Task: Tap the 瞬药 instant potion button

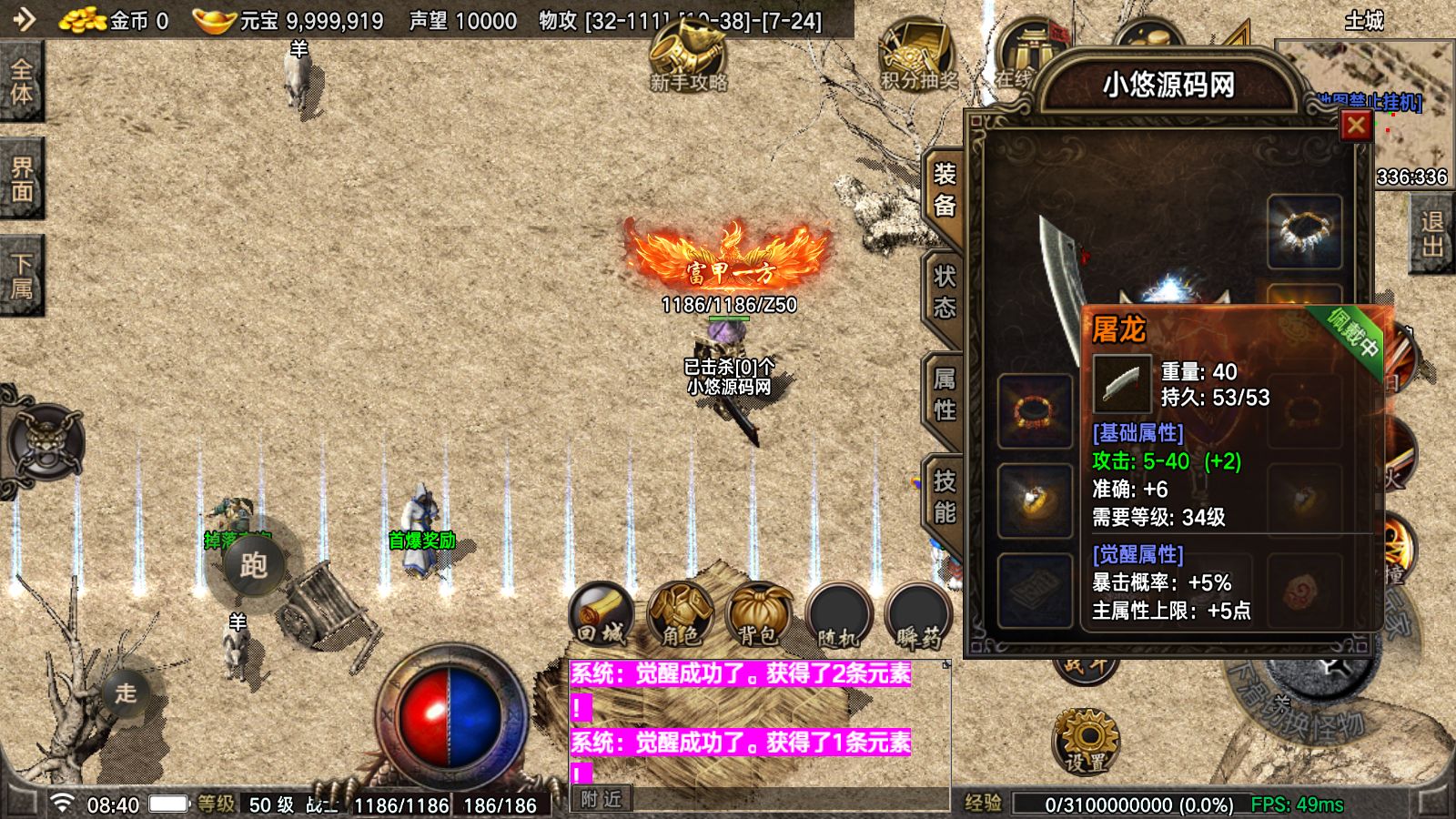Action: 917,615
